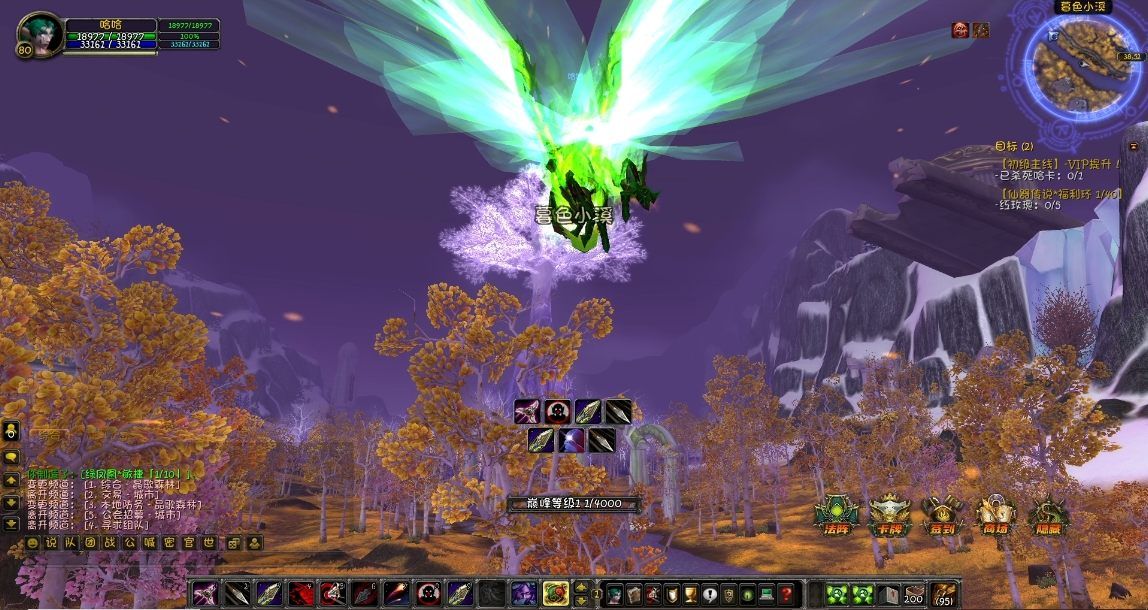Switch chat to 世 world channel
1148x610 pixels.
click(x=209, y=543)
